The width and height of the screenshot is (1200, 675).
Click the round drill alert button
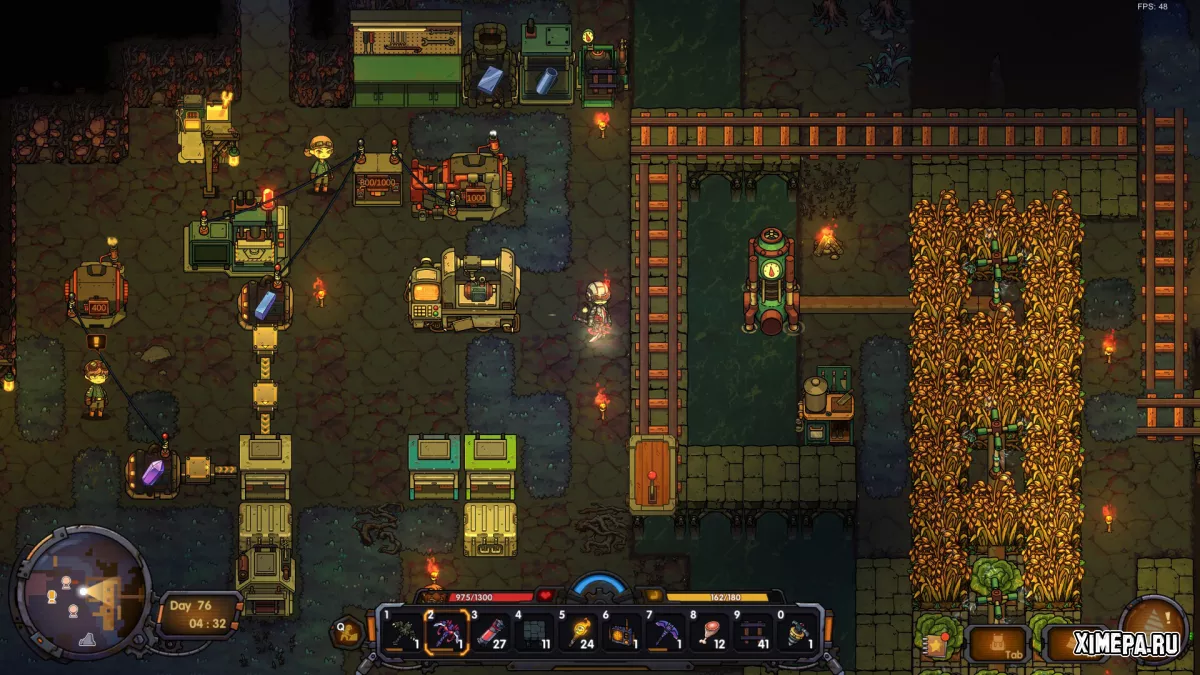[1153, 630]
